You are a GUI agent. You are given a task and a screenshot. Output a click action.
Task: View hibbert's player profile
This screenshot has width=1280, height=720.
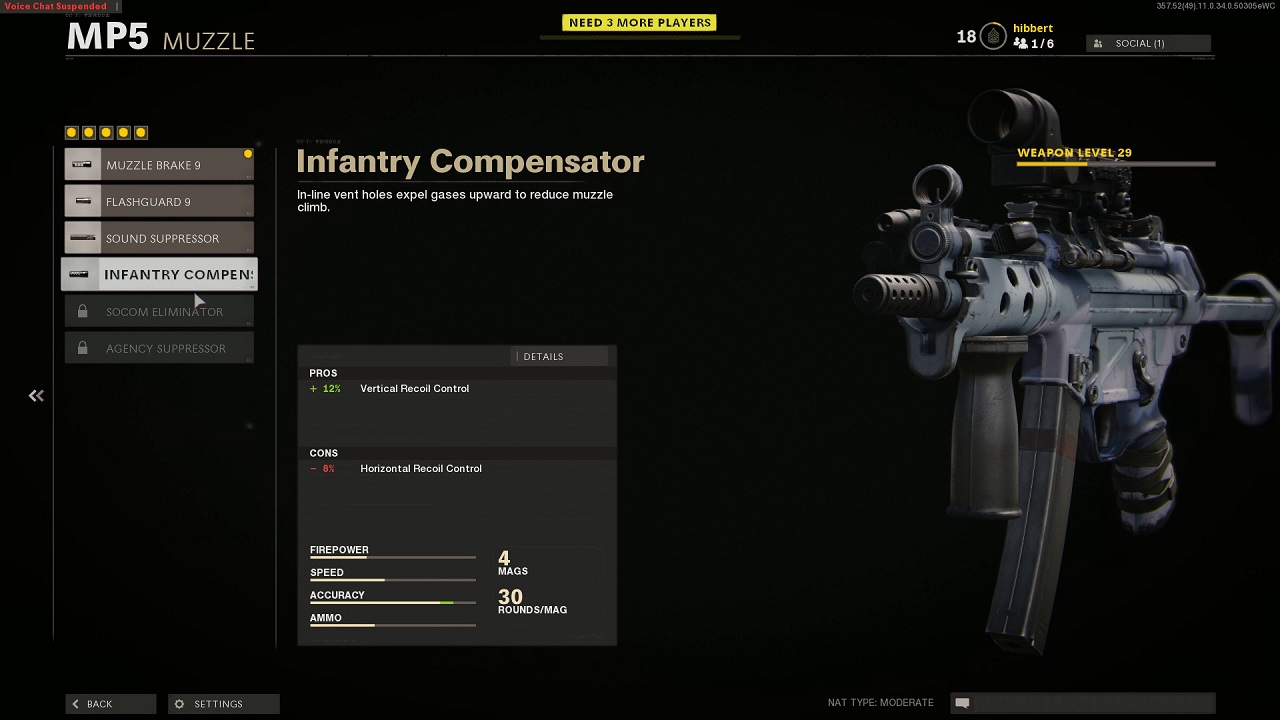pyautogui.click(x=1032, y=29)
